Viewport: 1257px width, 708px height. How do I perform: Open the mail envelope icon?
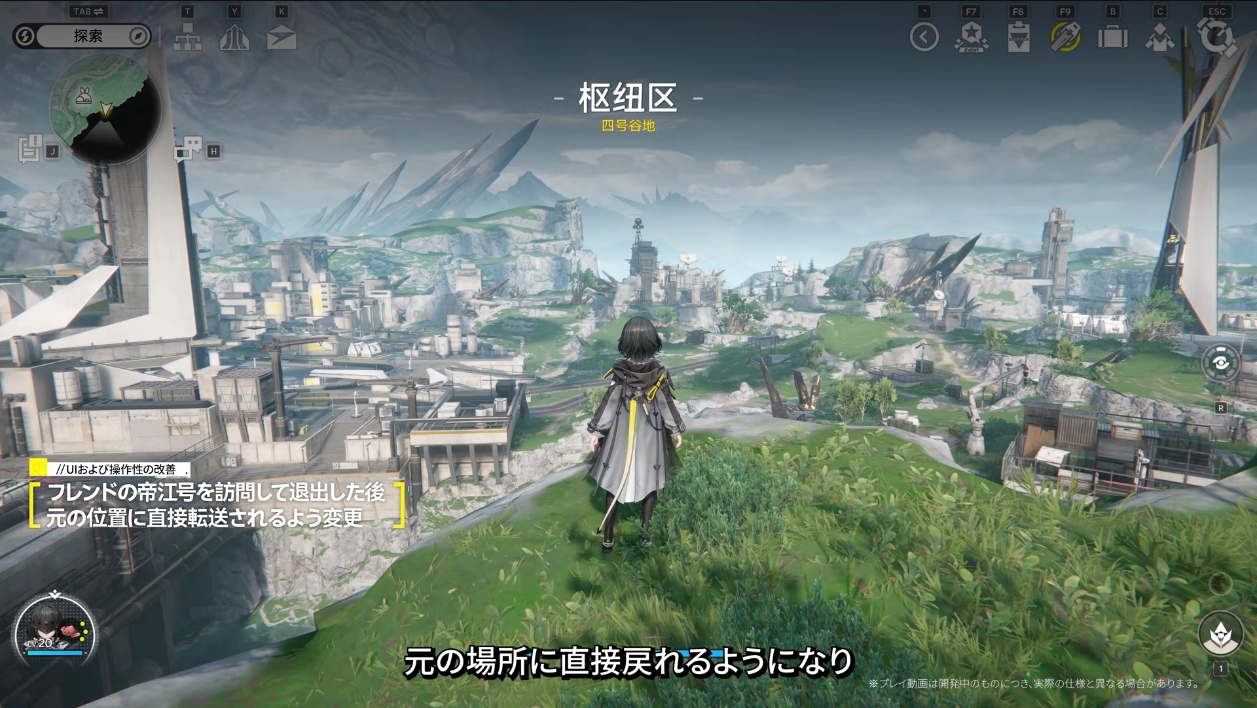pyautogui.click(x=281, y=38)
